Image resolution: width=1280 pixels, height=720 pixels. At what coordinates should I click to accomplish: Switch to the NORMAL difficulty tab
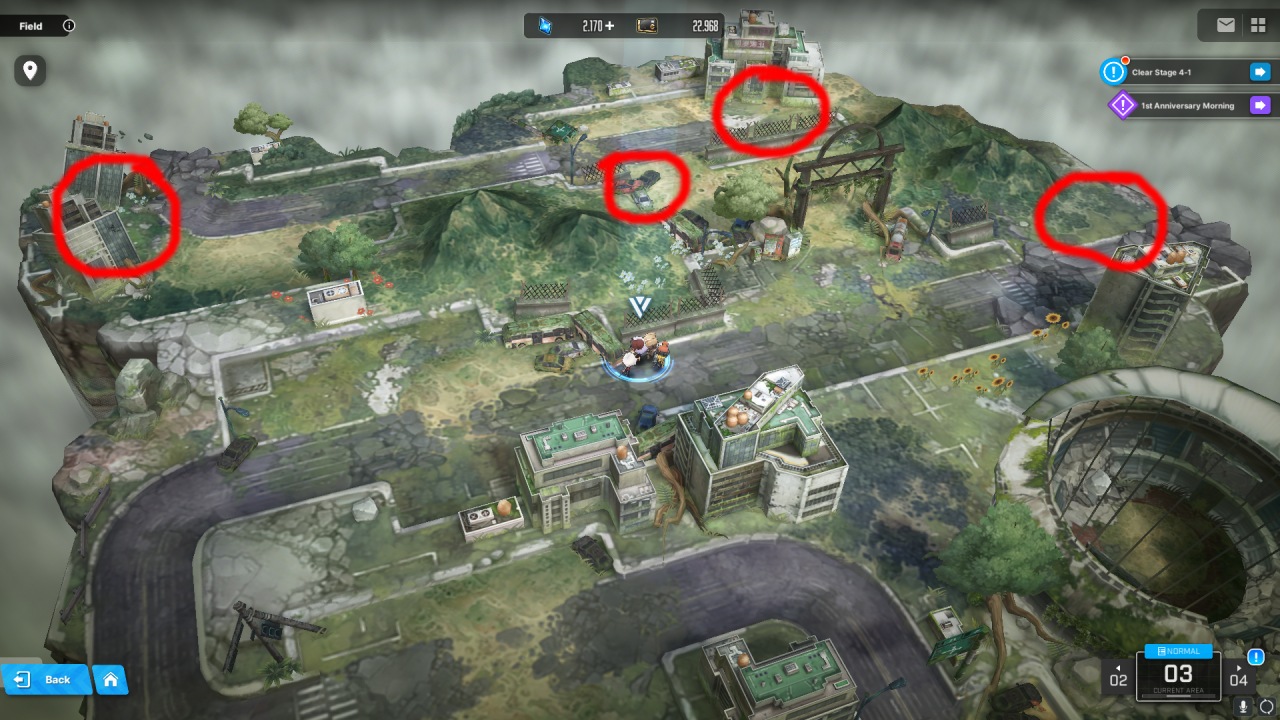[x=1179, y=651]
